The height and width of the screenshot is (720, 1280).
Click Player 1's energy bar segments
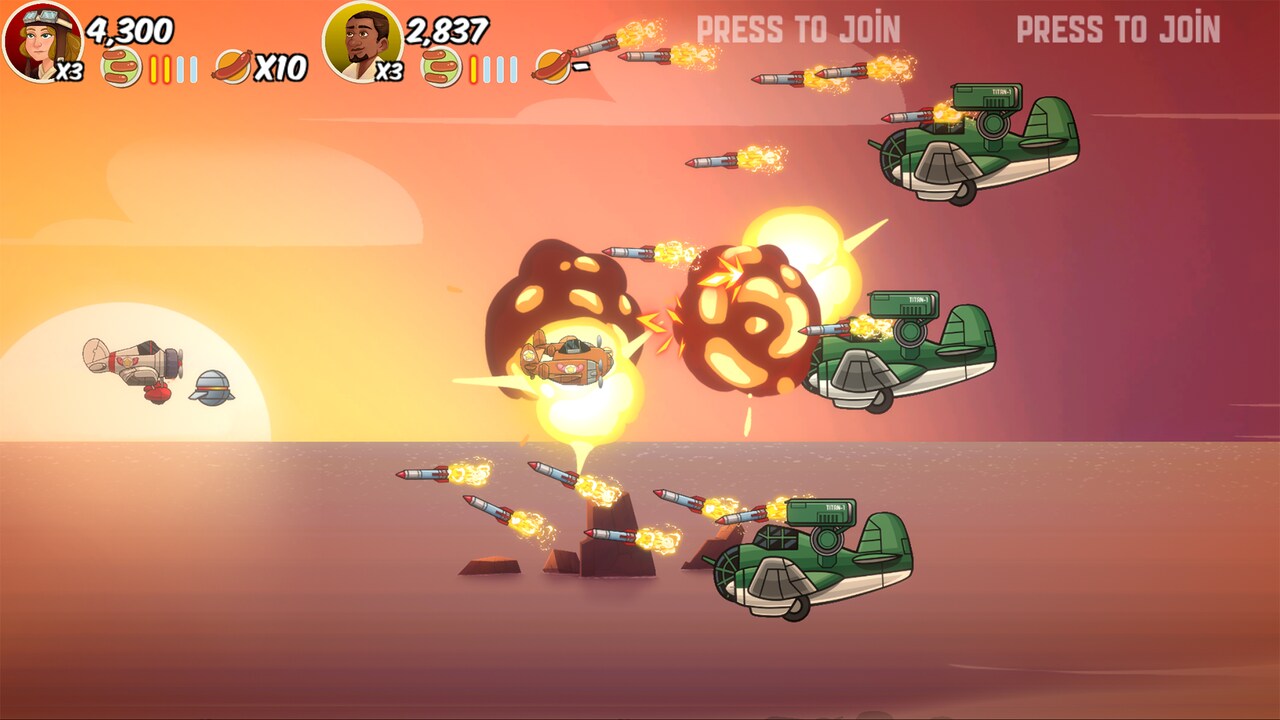172,70
